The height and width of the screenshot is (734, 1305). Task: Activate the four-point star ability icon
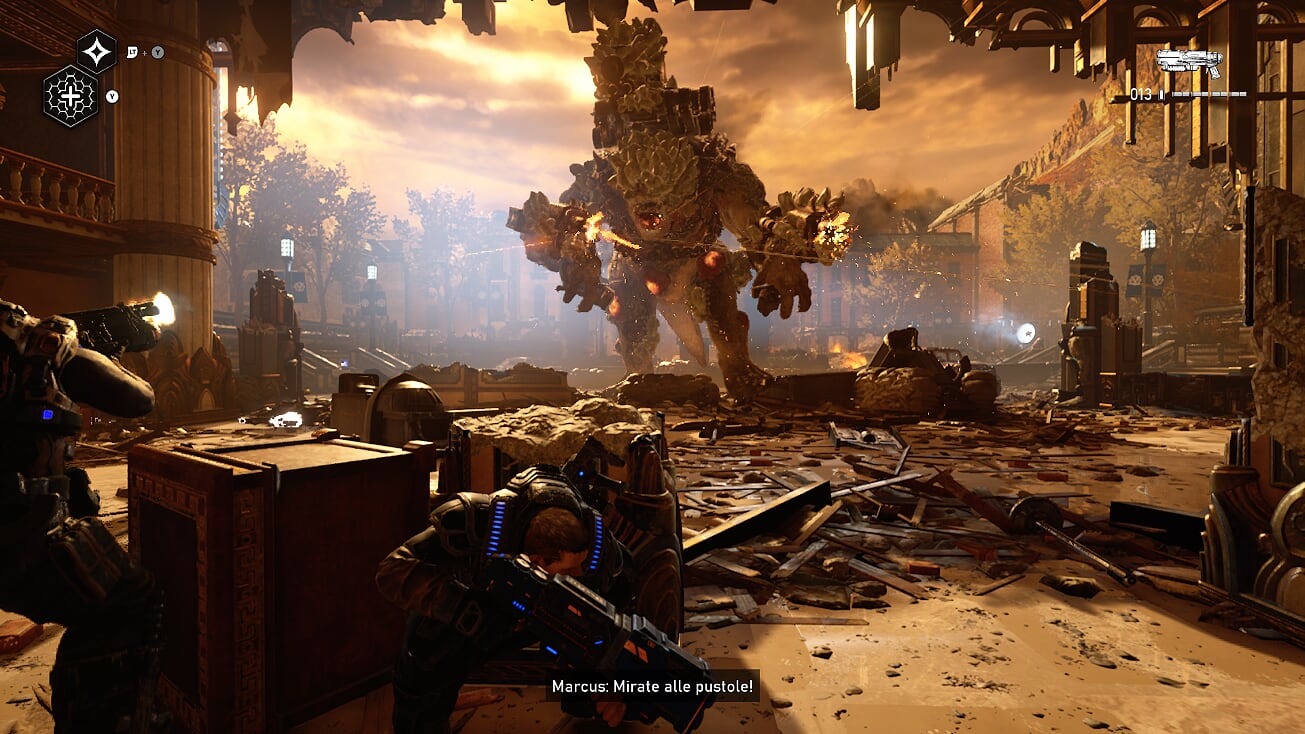tap(97, 51)
